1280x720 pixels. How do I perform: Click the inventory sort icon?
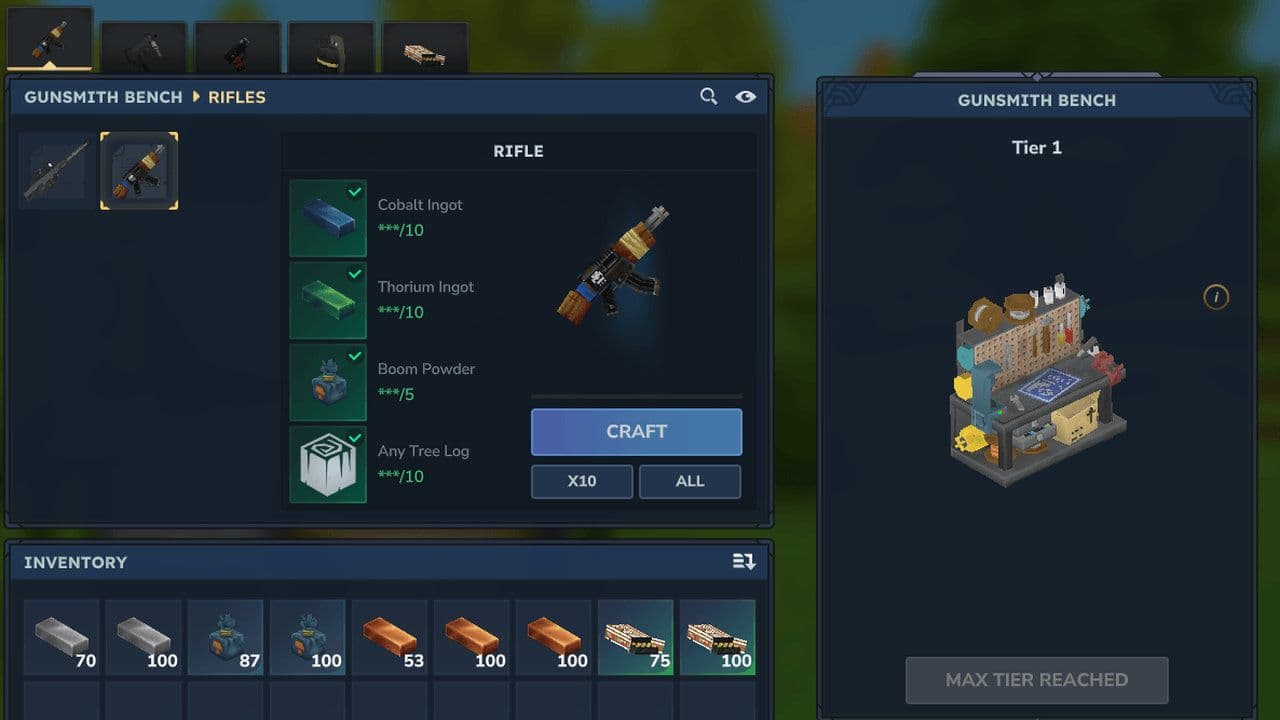(x=744, y=562)
